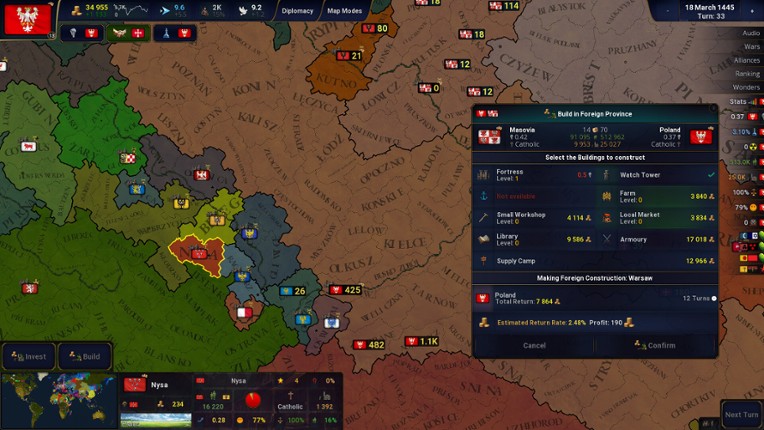The image size is (764, 430).
Task: Show the Ranking panel
Action: (747, 73)
